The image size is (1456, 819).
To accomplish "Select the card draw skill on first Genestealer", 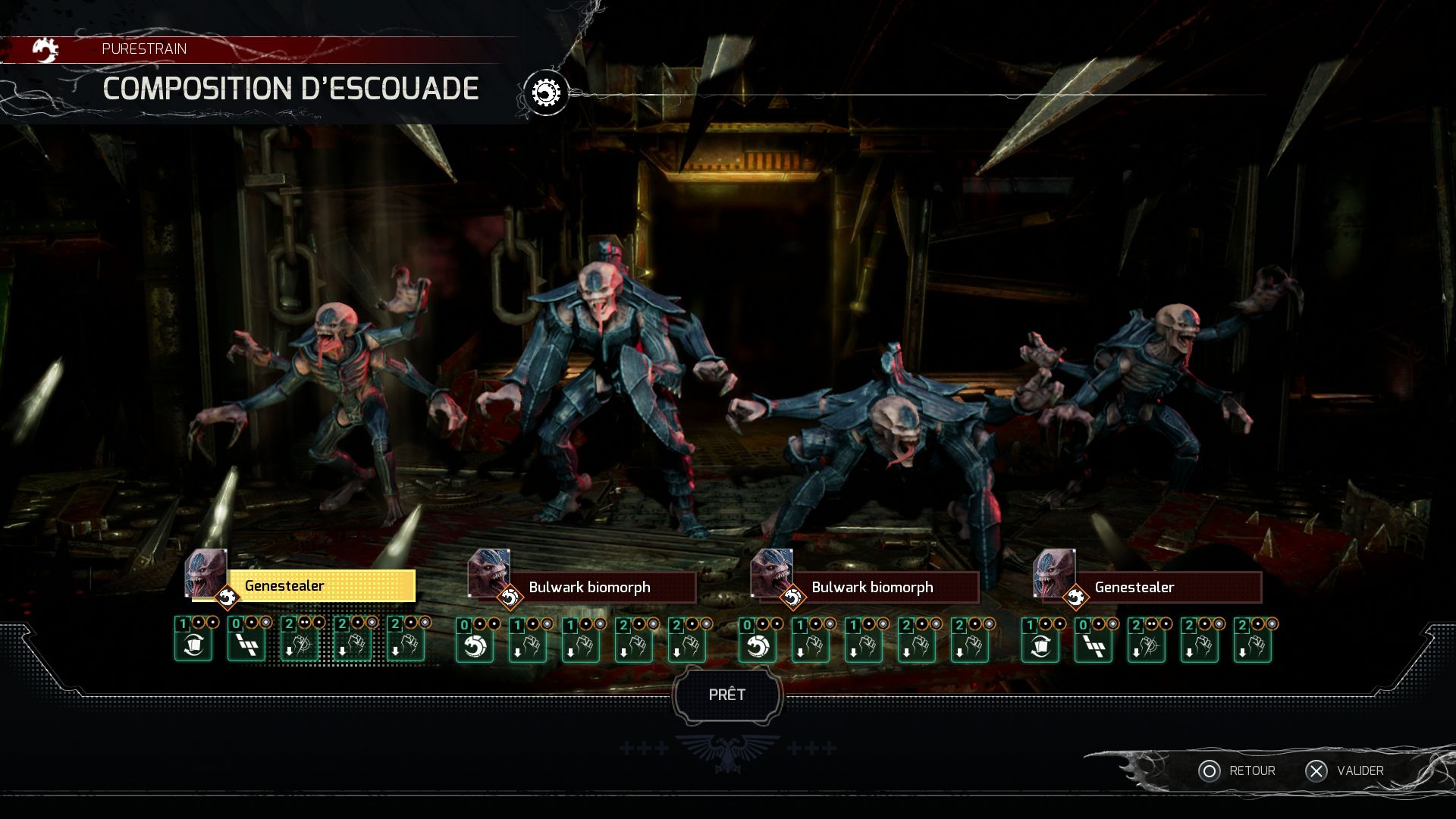I will [194, 648].
